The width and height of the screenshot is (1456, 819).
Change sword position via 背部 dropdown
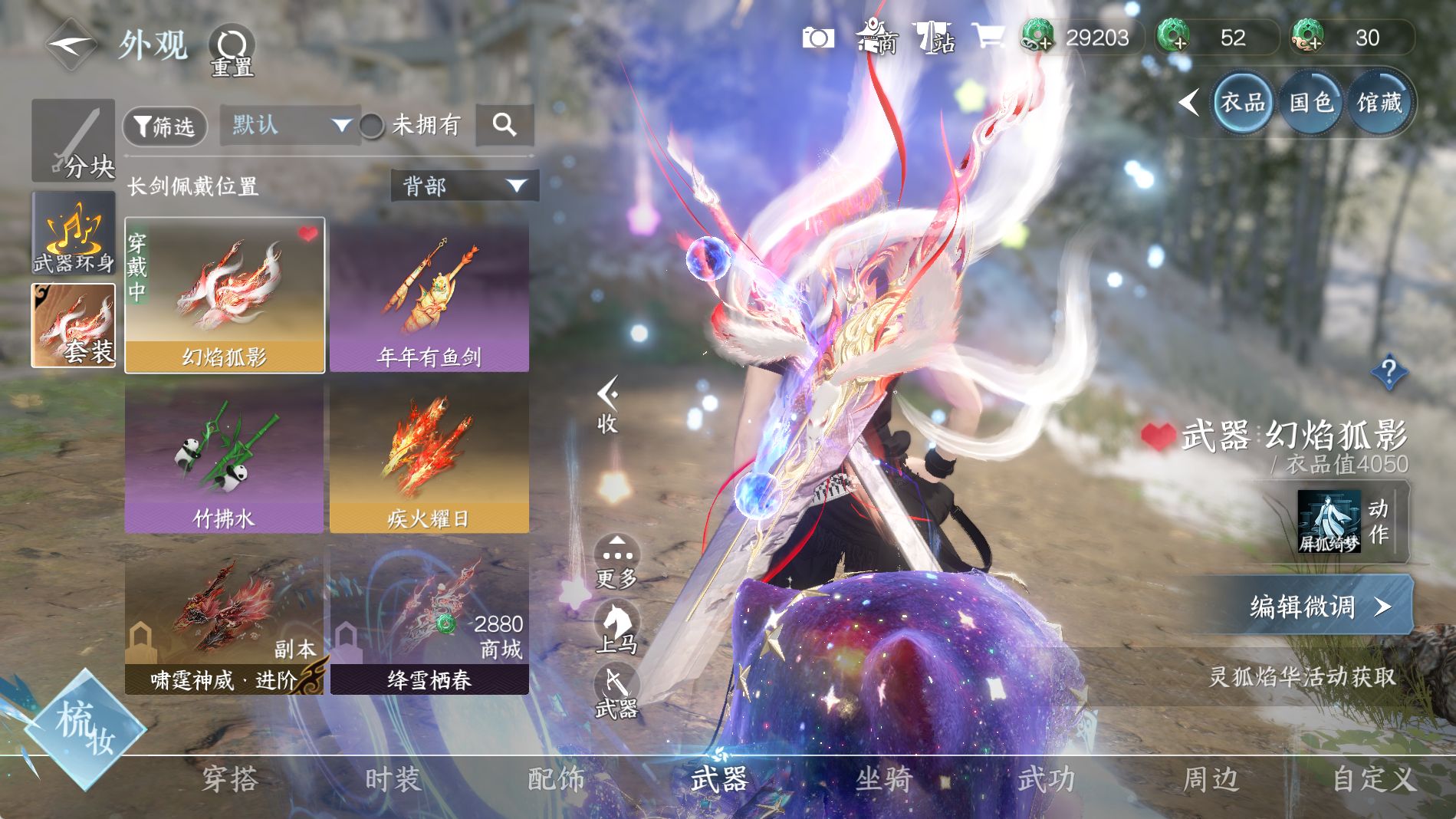pyautogui.click(x=465, y=186)
